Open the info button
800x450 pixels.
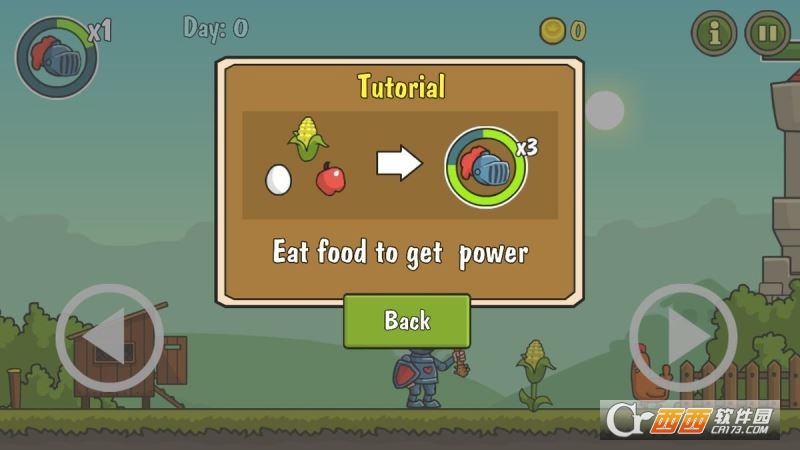tap(714, 33)
